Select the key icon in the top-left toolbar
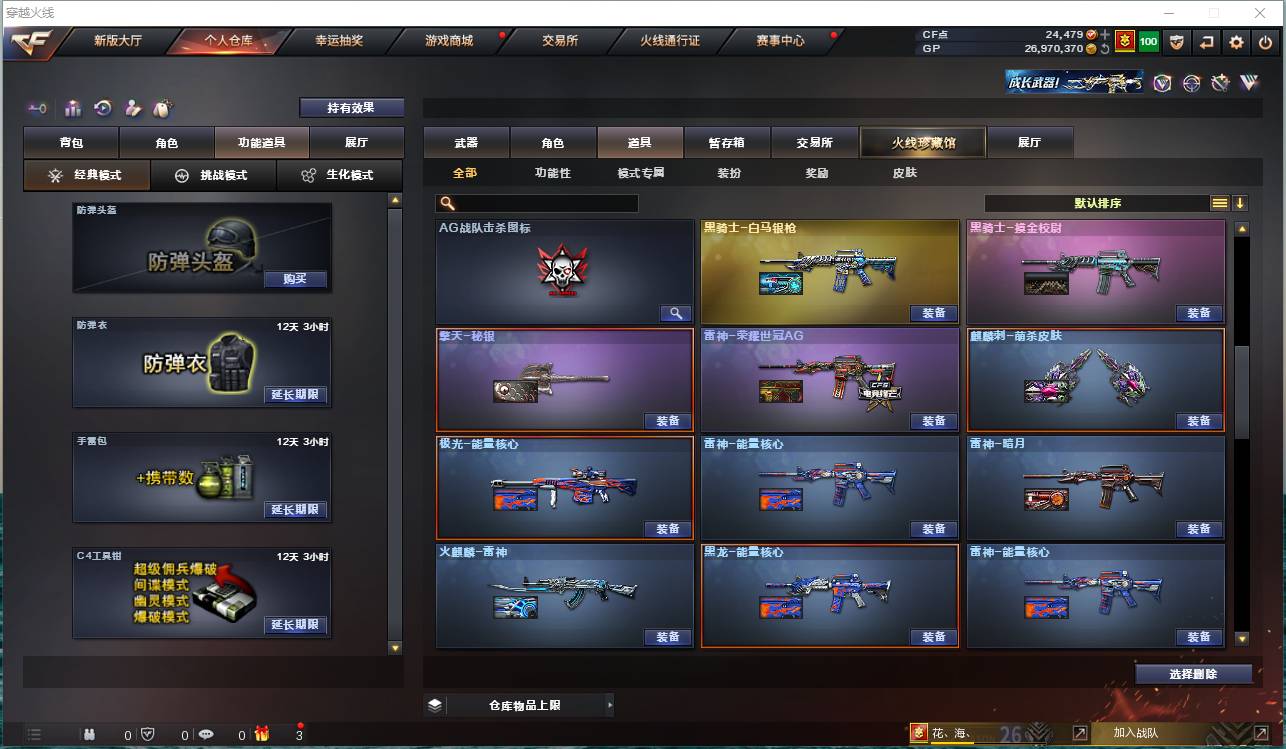 37,108
